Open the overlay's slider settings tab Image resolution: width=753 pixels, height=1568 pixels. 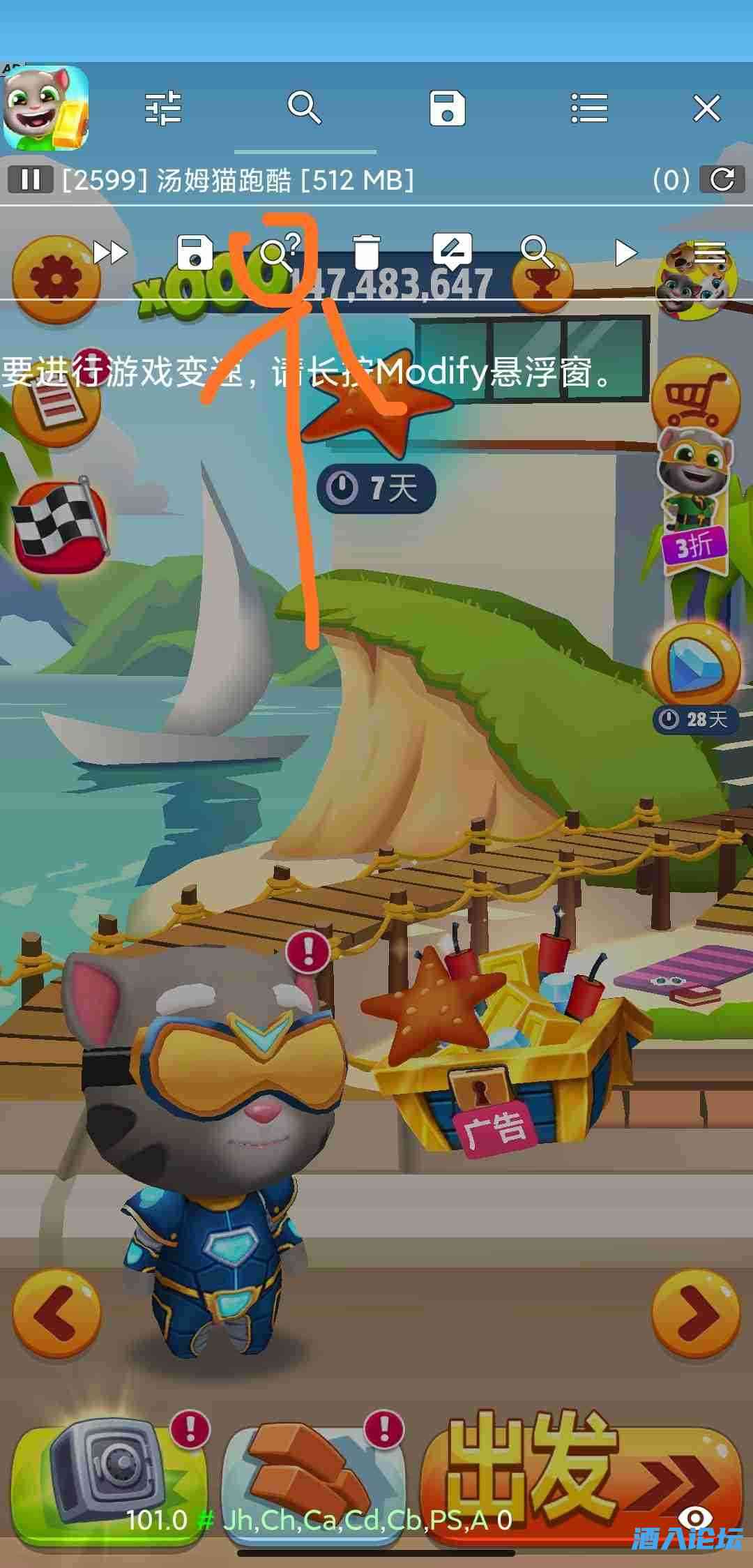pyautogui.click(x=163, y=109)
